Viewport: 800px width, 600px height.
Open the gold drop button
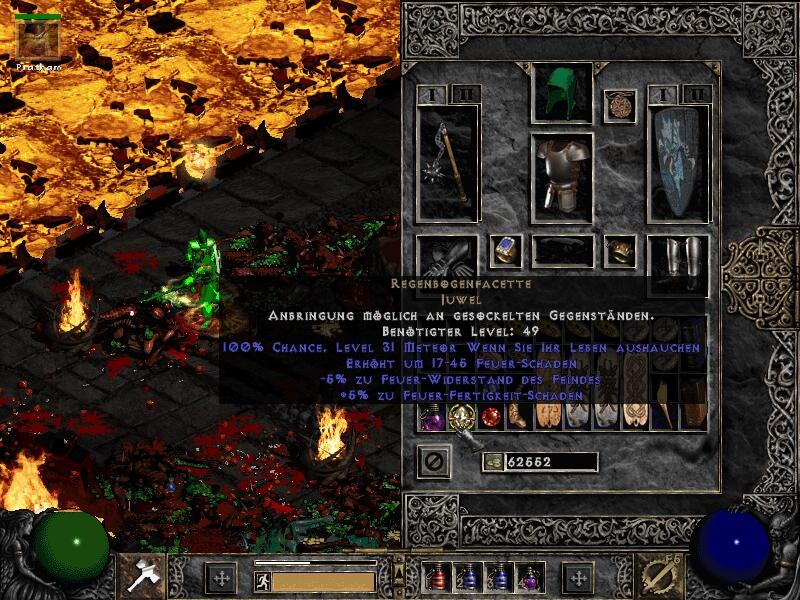[492, 462]
